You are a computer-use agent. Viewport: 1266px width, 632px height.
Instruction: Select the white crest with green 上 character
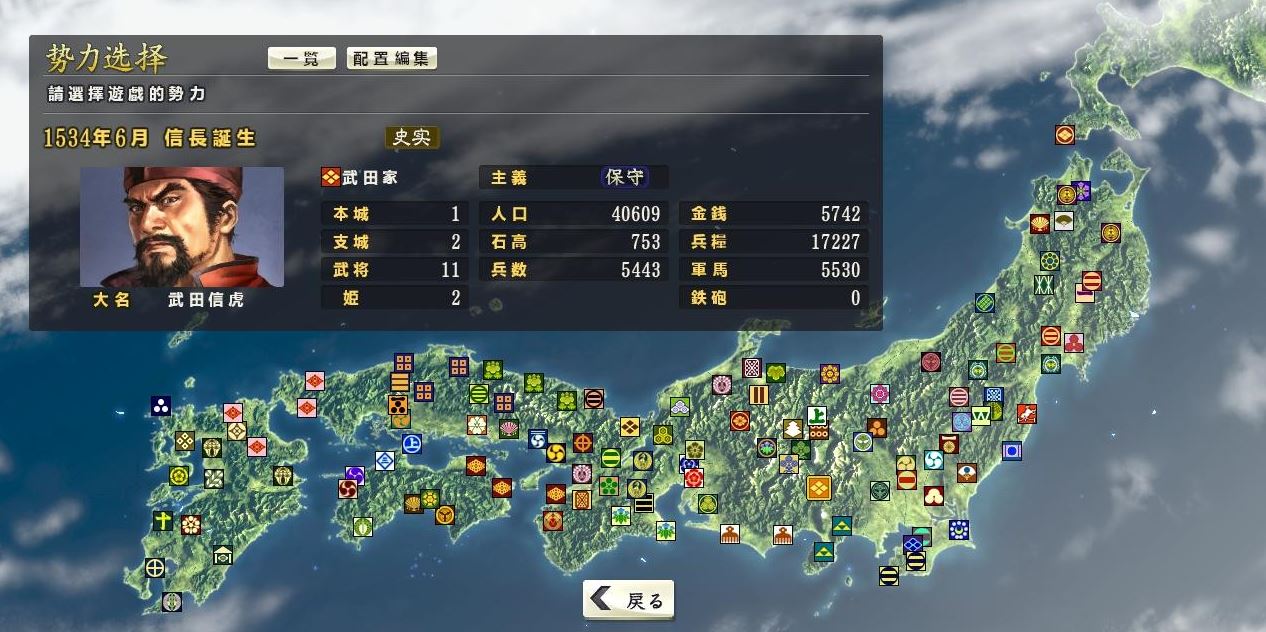(x=817, y=414)
